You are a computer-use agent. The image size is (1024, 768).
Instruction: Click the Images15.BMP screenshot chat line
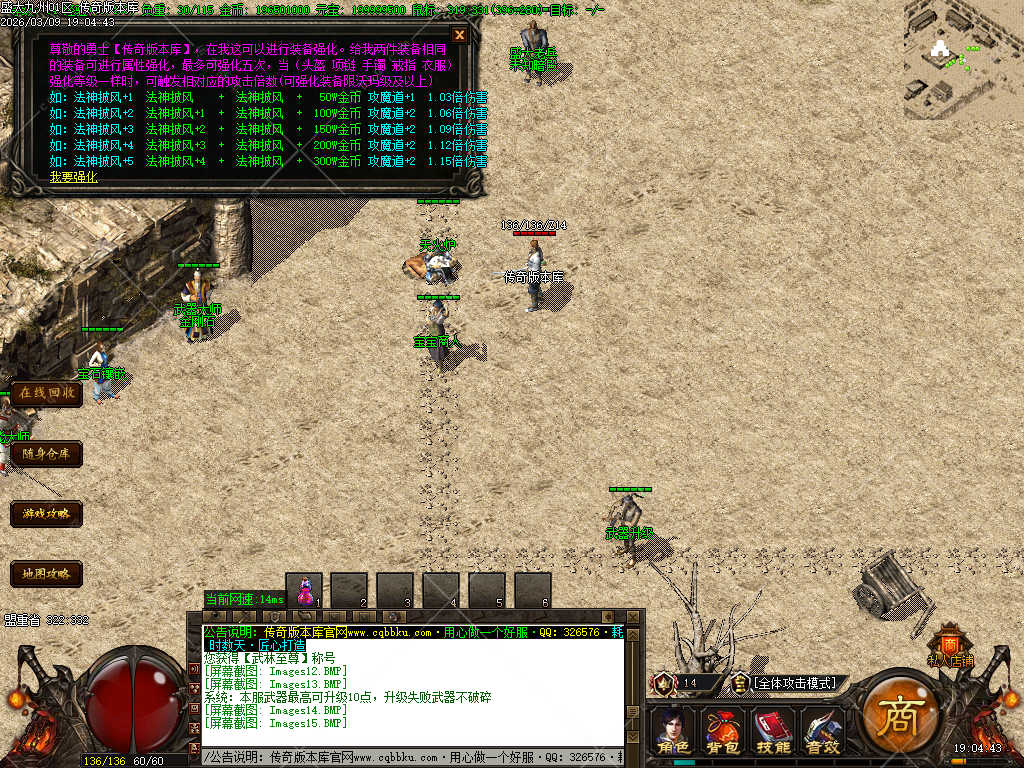(276, 722)
